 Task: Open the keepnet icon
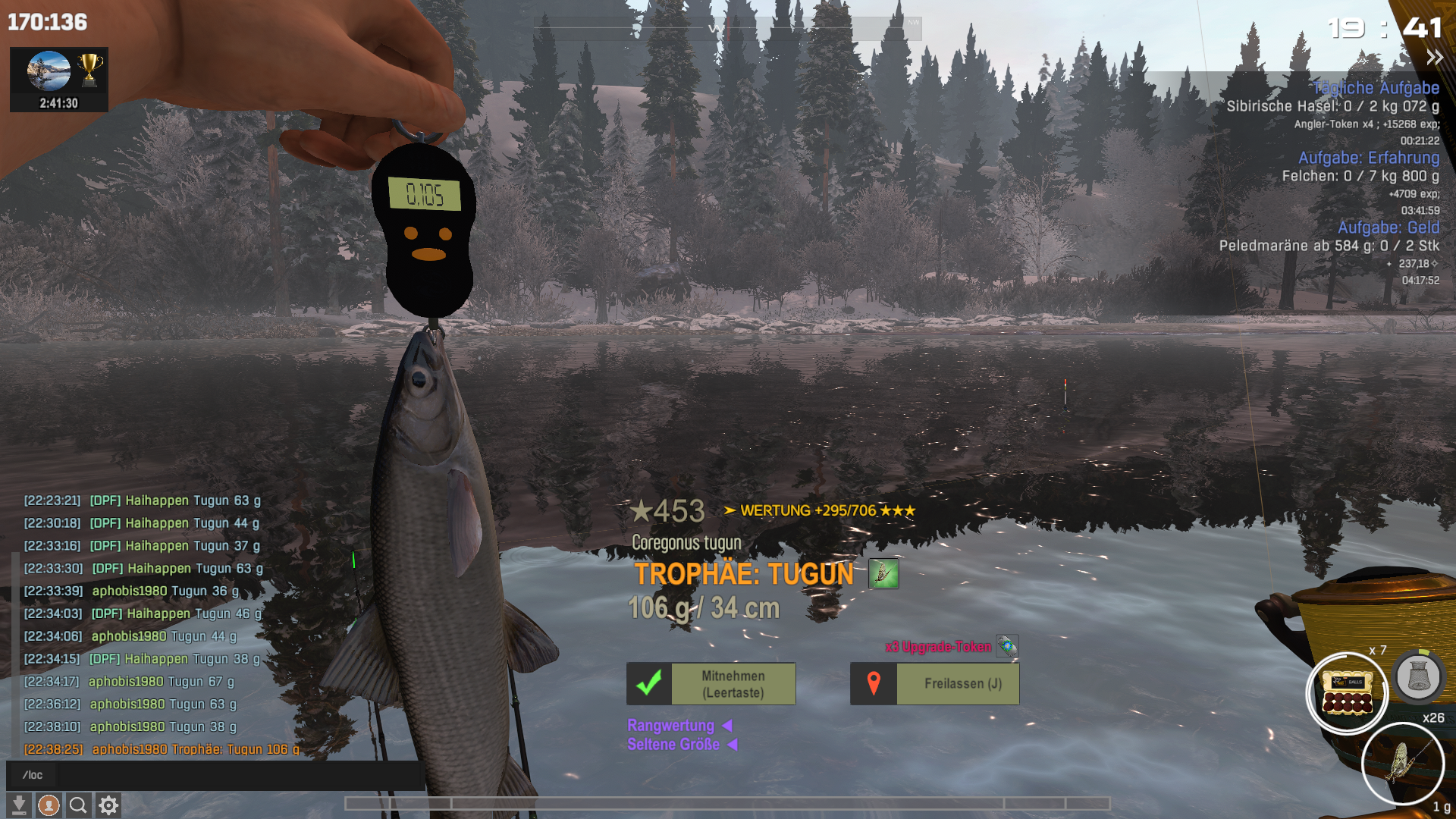click(1417, 675)
